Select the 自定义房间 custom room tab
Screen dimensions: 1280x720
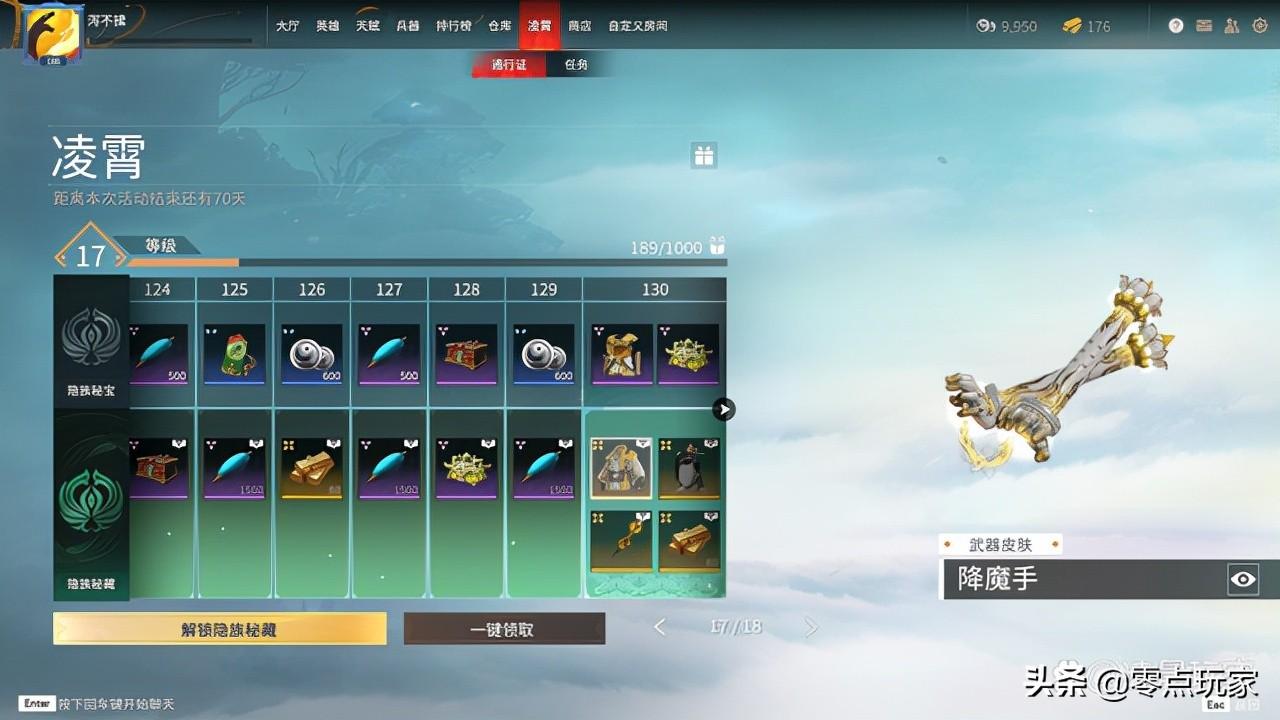click(x=637, y=26)
